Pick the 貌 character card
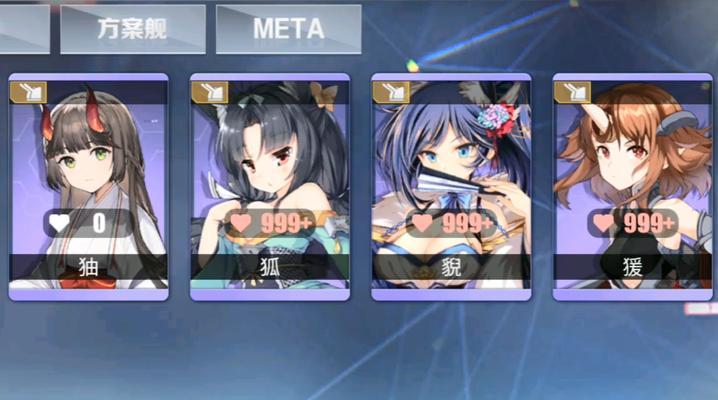 click(x=451, y=186)
